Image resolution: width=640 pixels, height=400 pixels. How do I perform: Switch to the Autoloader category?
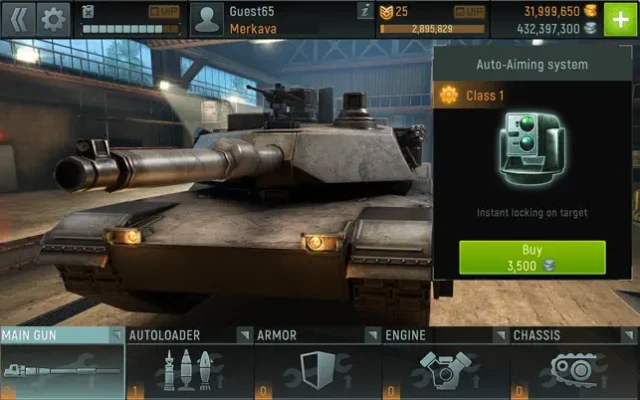[190, 364]
